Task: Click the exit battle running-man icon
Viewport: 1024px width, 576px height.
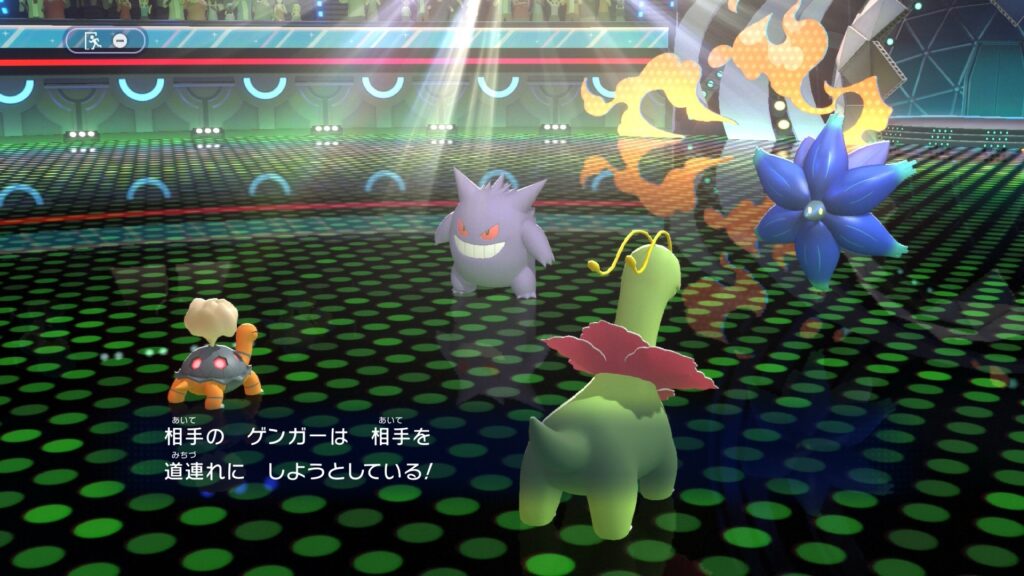Action: (95, 41)
